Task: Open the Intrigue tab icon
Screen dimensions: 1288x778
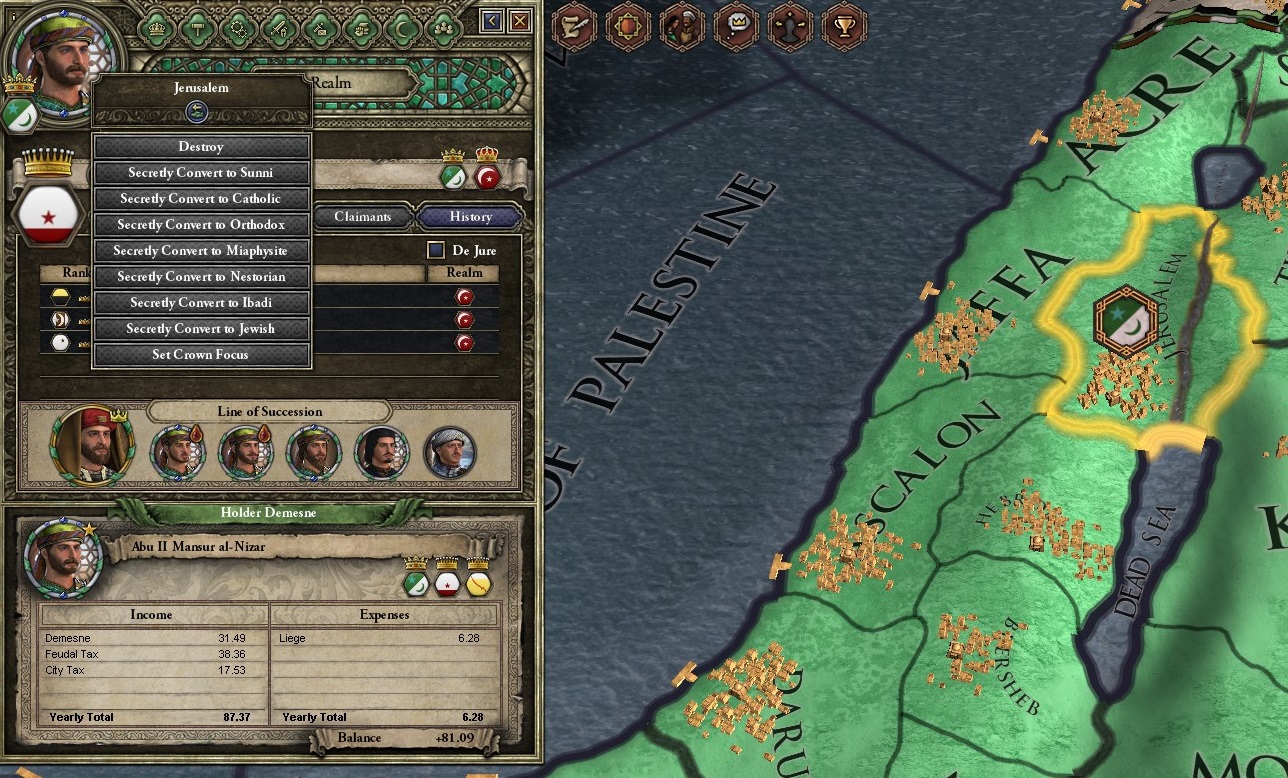Action: [x=321, y=28]
